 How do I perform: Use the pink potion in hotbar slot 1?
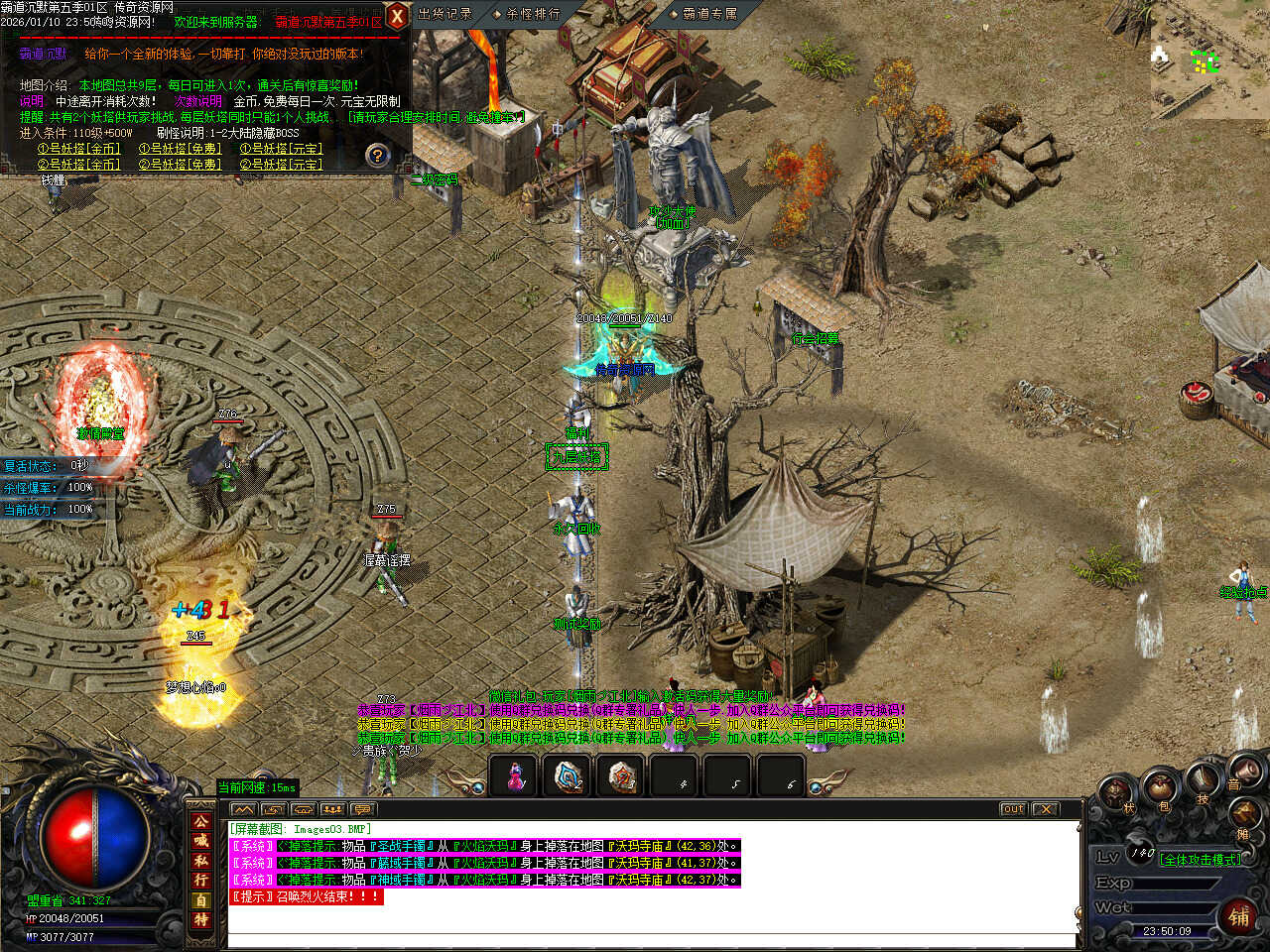[x=515, y=777]
